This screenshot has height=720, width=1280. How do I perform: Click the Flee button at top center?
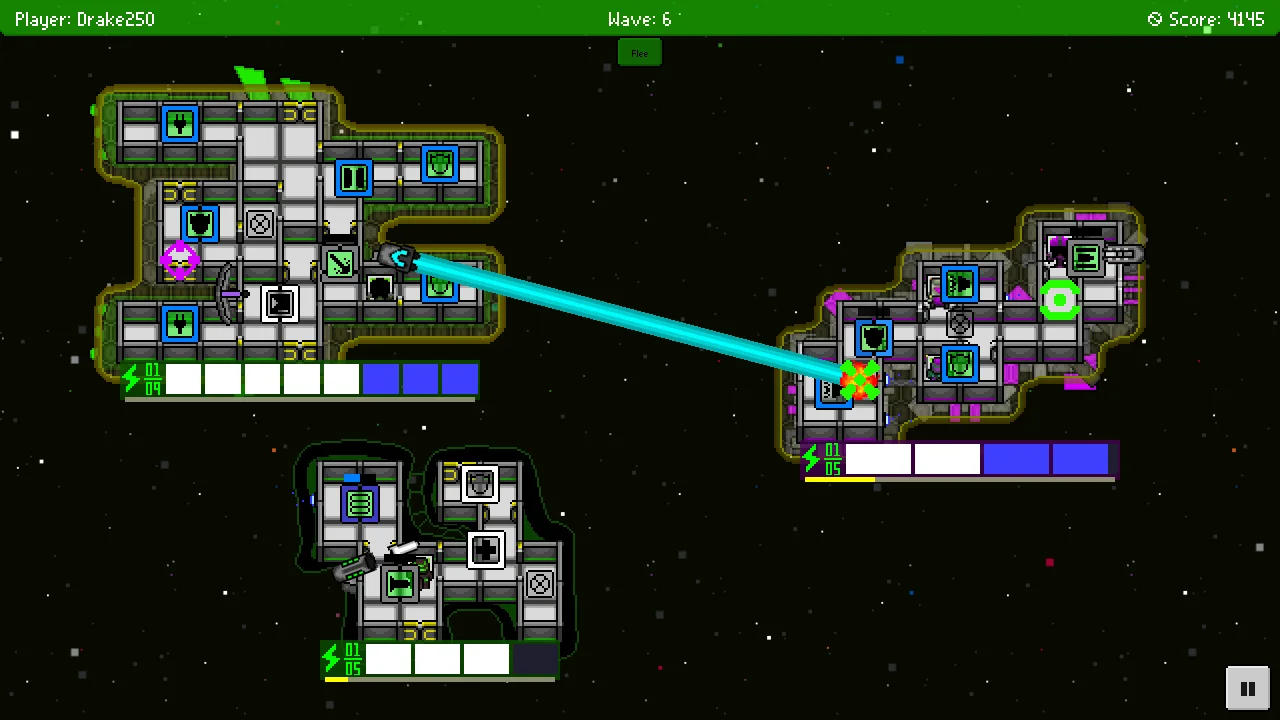coord(639,52)
